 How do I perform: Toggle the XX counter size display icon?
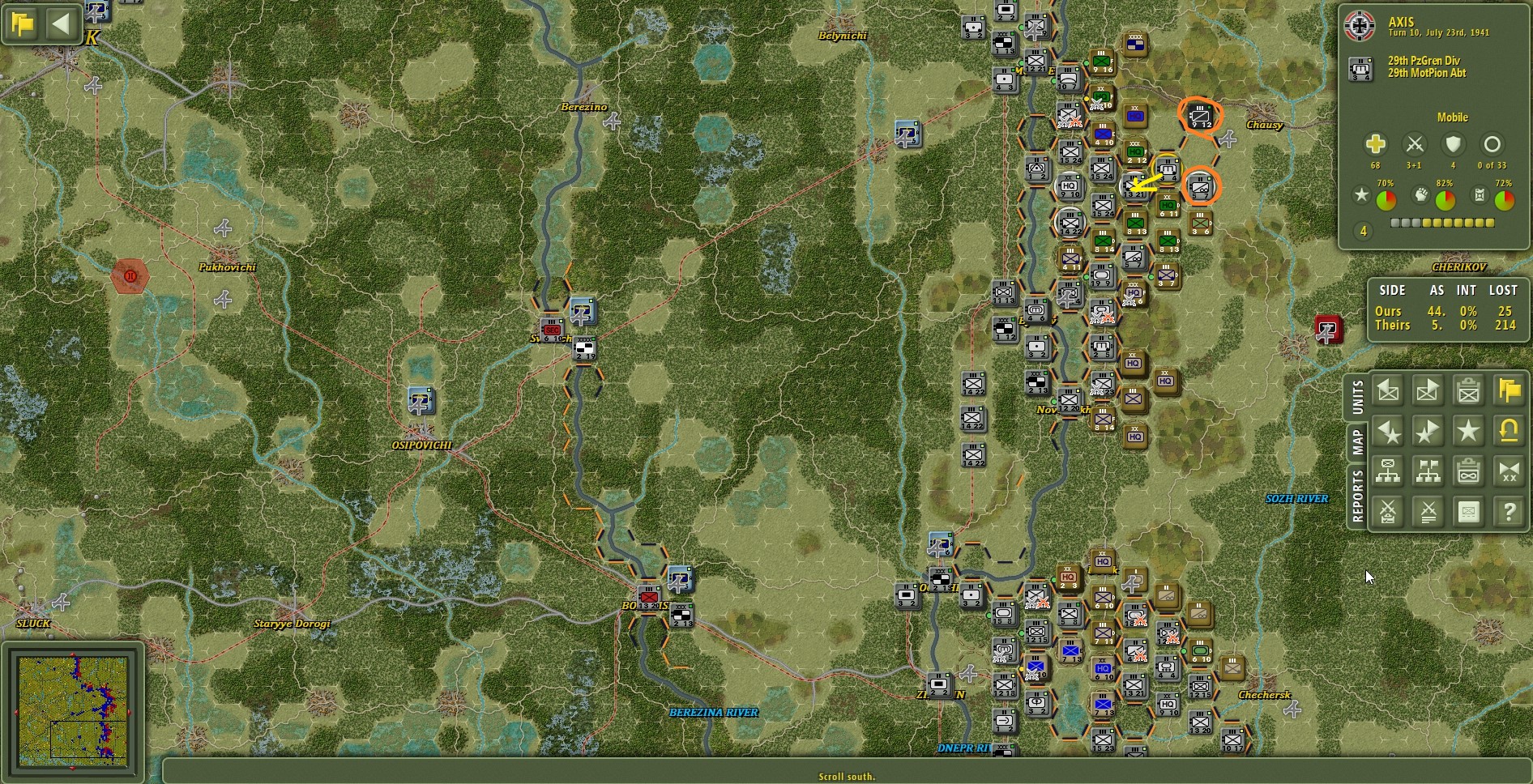[1507, 472]
